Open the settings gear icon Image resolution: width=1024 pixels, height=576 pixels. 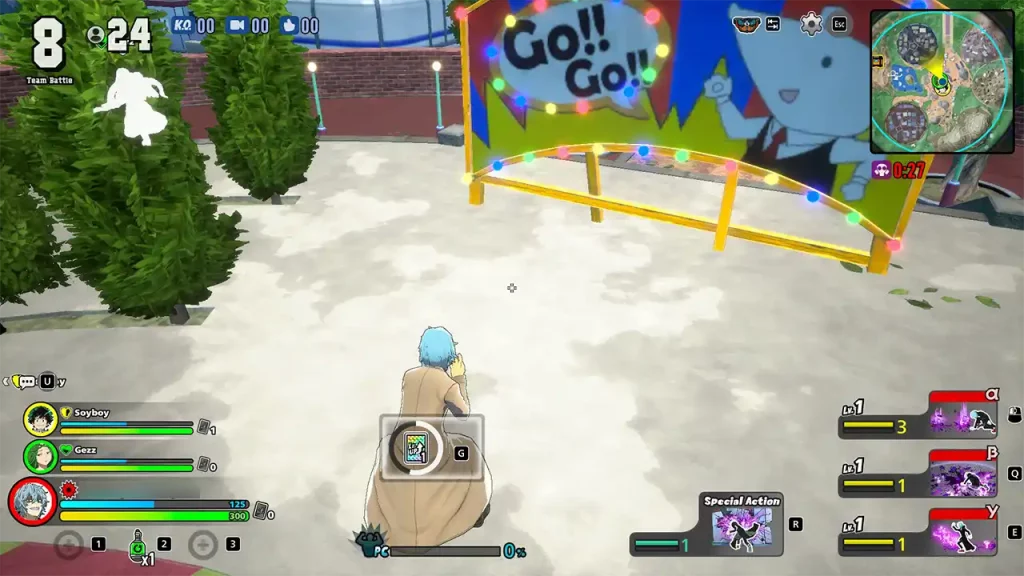pyautogui.click(x=811, y=24)
